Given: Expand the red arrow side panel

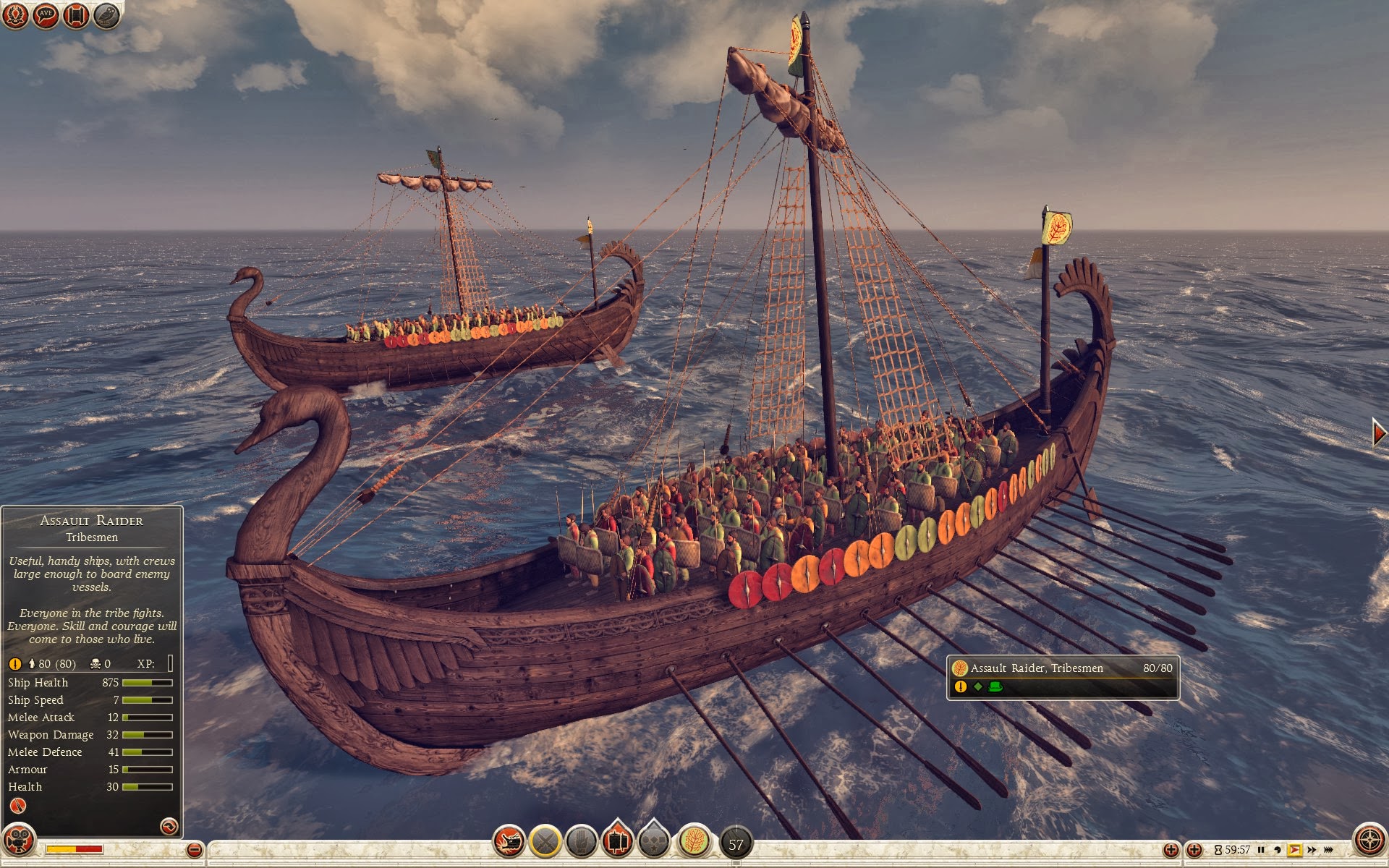Looking at the screenshot, I should coord(1379,433).
